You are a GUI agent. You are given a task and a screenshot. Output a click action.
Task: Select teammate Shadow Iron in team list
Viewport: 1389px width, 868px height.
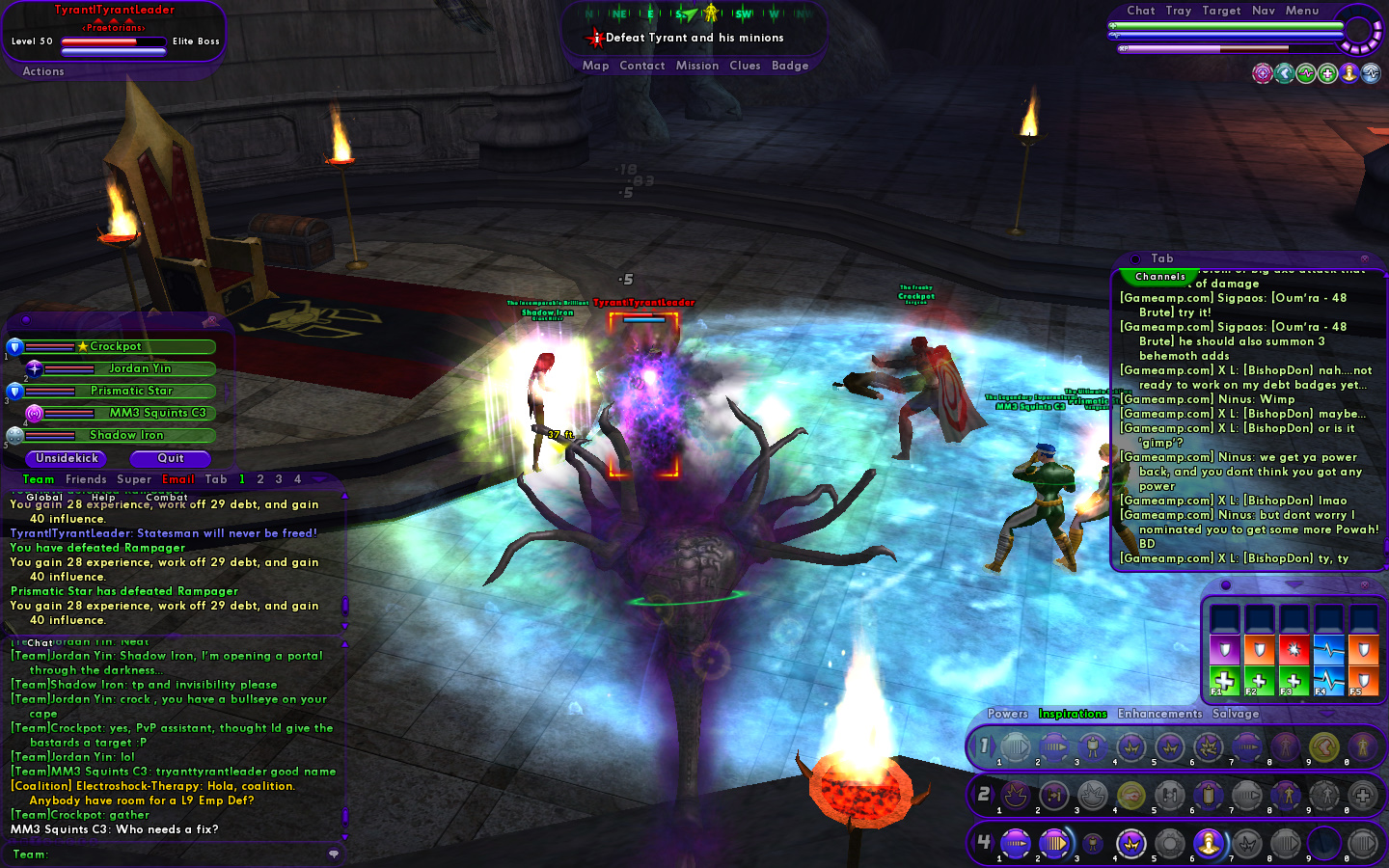click(126, 435)
